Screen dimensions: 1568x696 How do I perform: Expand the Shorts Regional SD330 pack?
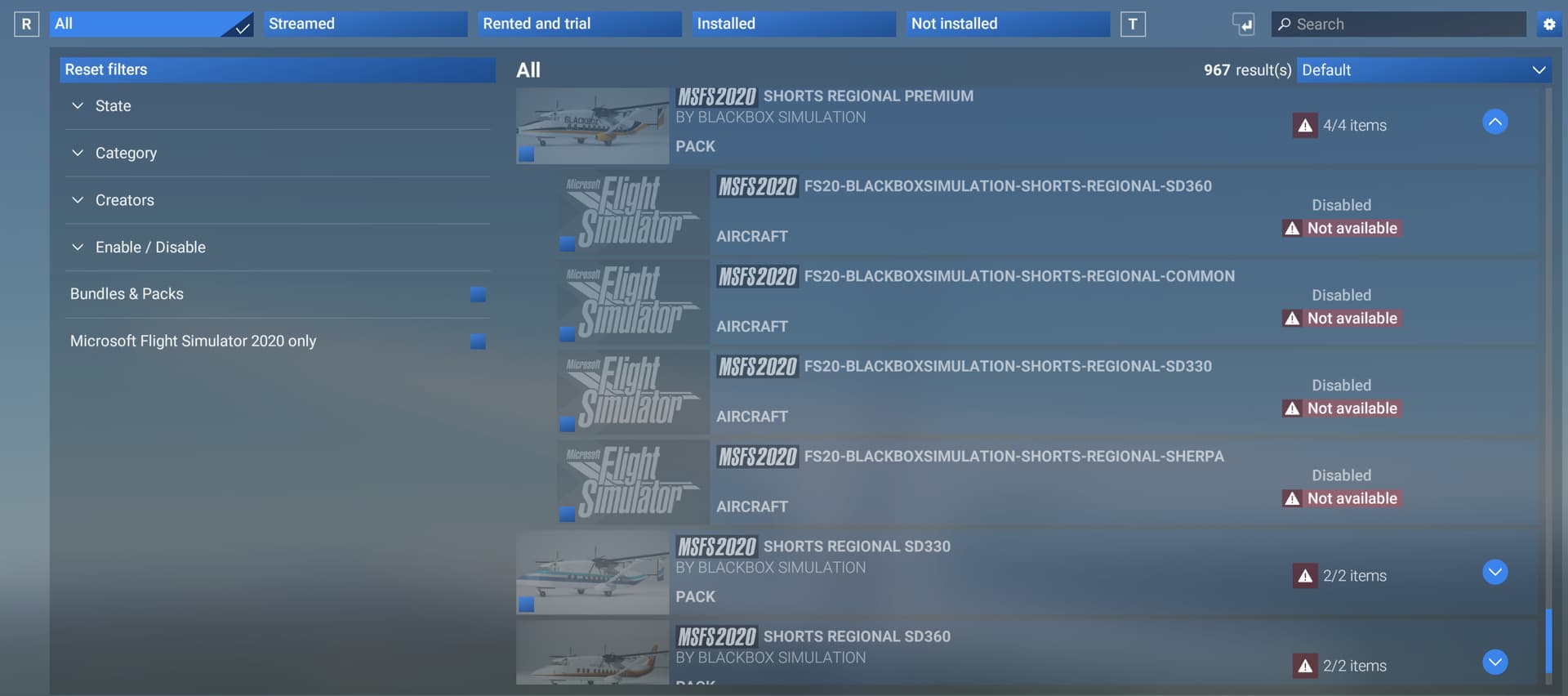1495,573
